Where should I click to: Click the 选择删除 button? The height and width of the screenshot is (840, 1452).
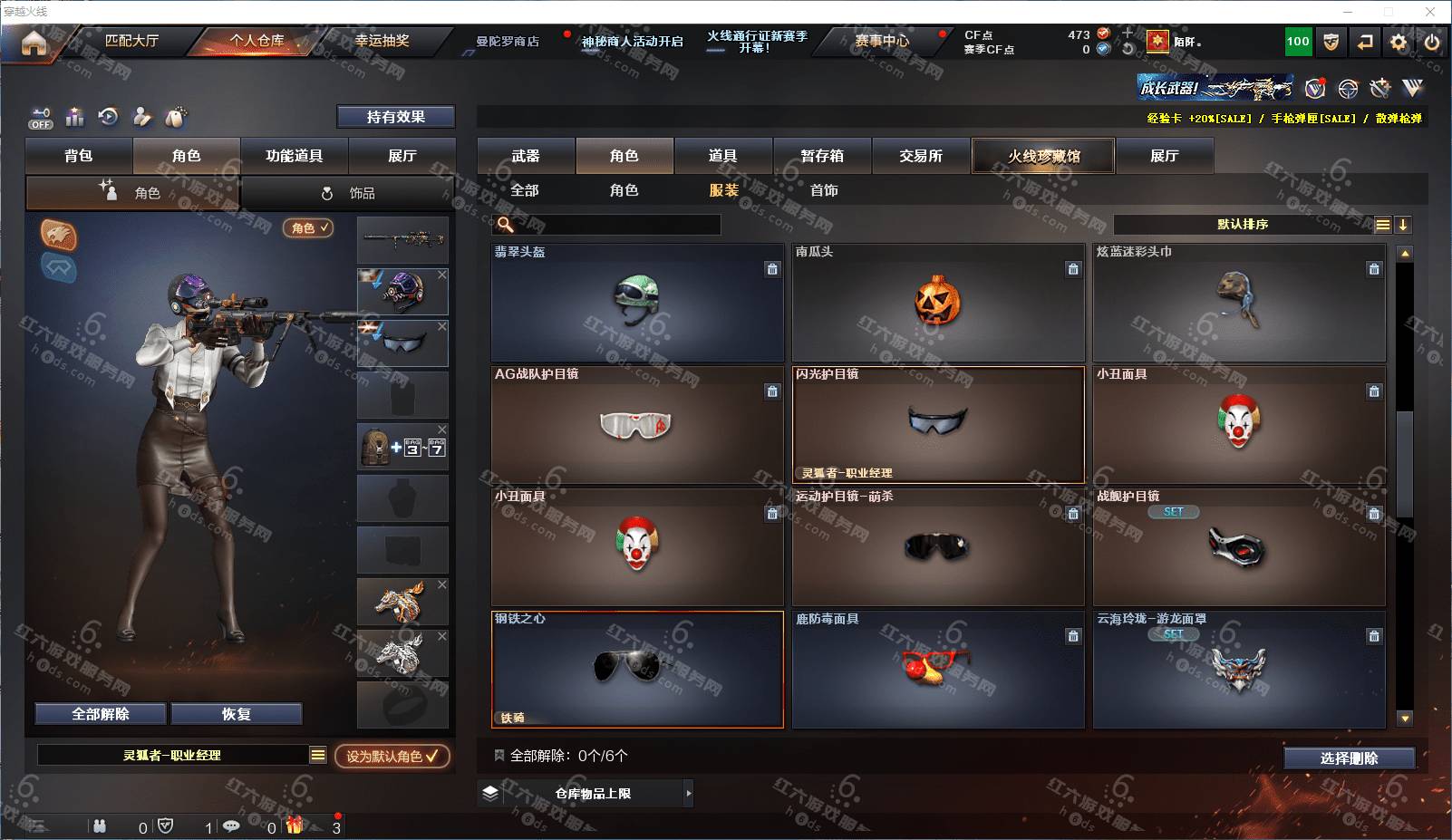coord(1349,758)
